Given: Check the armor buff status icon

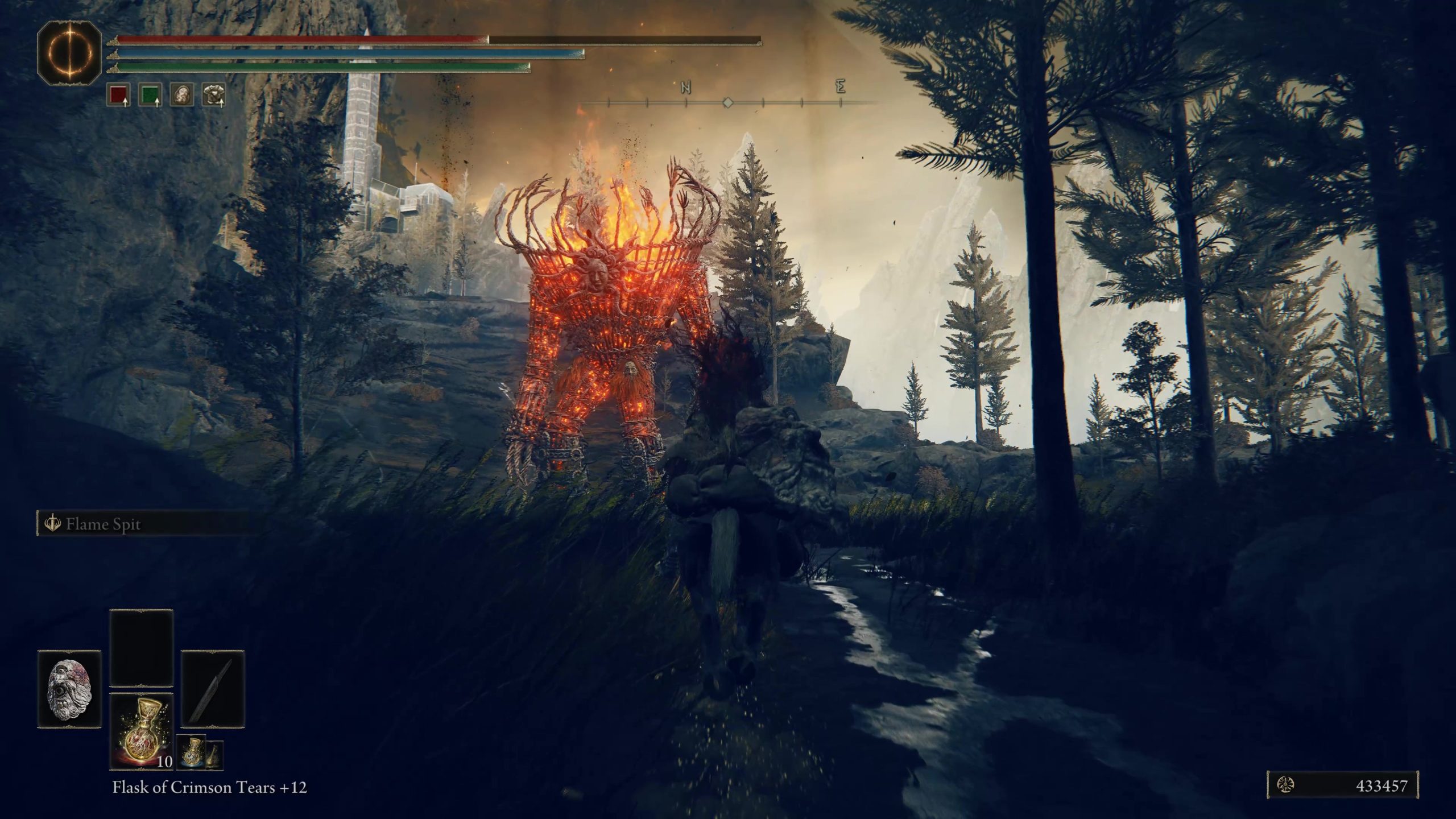Looking at the screenshot, I should pyautogui.click(x=213, y=95).
